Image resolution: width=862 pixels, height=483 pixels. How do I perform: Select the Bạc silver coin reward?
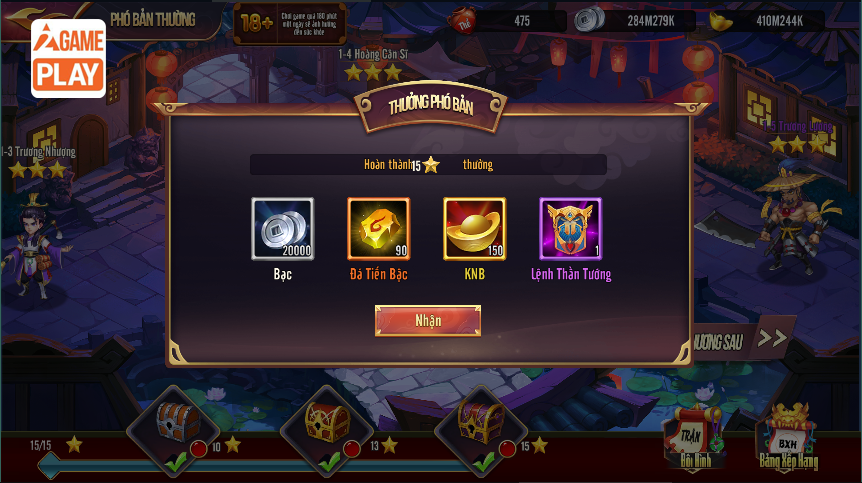pyautogui.click(x=282, y=229)
